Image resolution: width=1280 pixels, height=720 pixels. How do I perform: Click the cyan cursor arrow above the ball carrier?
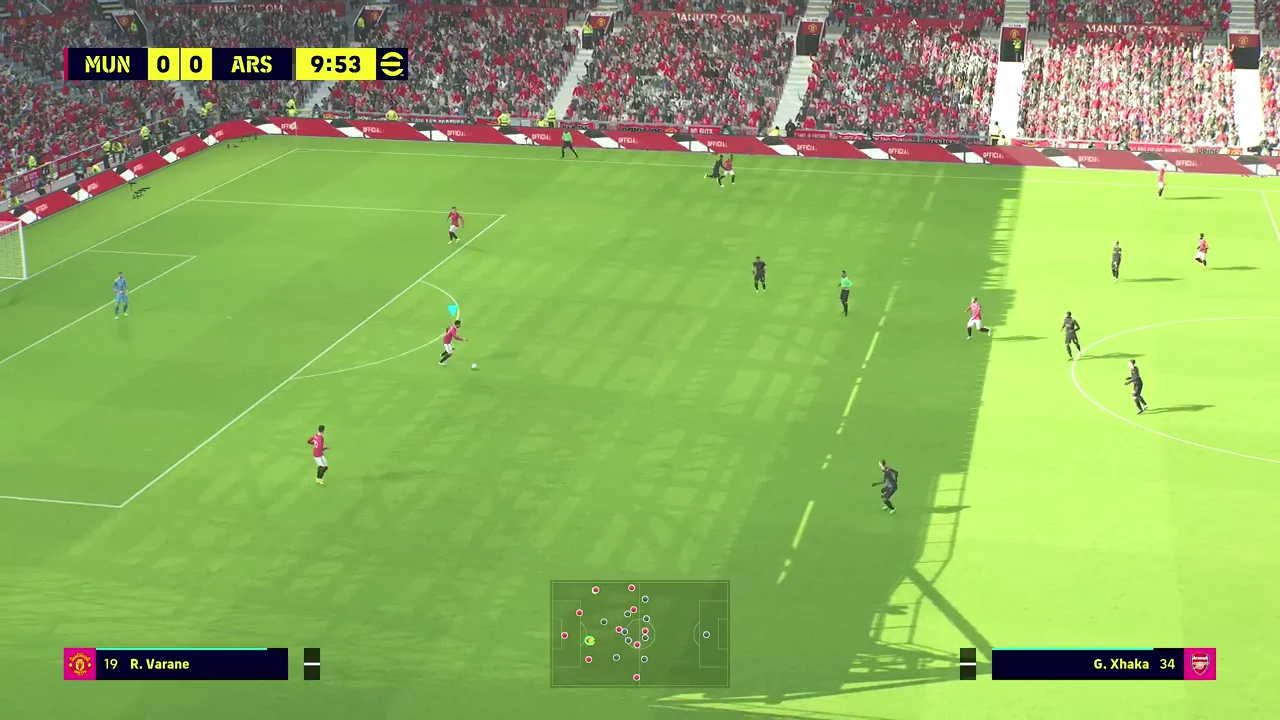pyautogui.click(x=452, y=310)
